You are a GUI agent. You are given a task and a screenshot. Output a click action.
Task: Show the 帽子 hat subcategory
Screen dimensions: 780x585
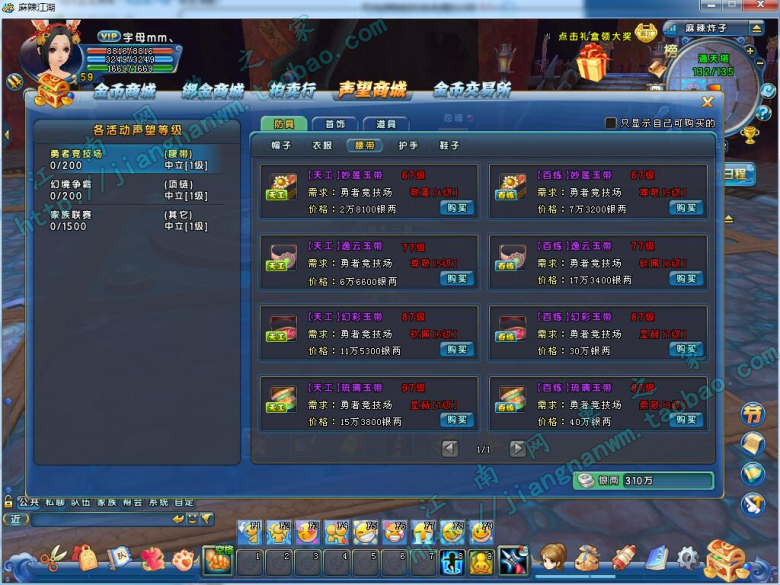pos(280,146)
